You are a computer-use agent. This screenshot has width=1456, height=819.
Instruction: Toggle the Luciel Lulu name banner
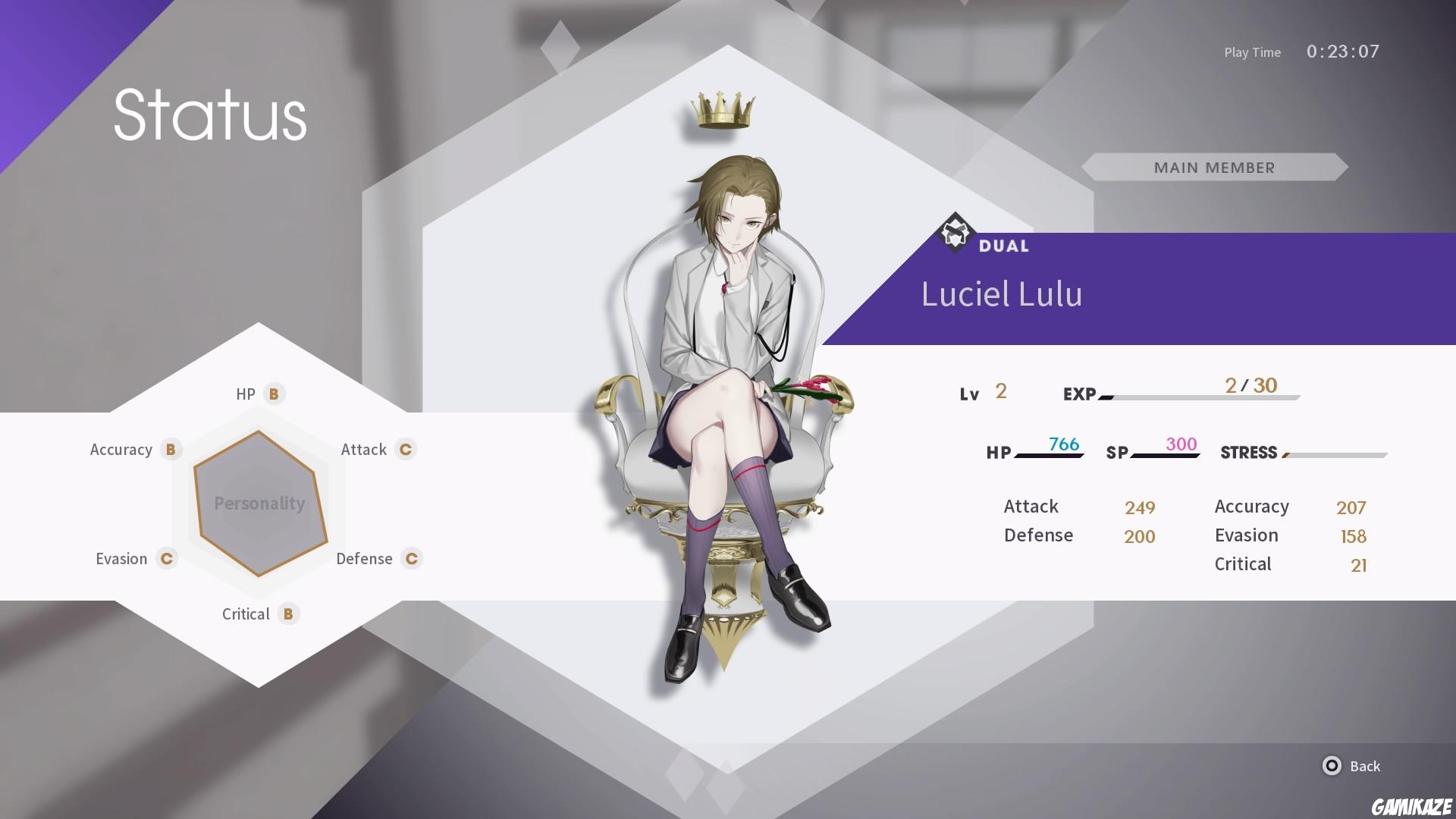point(1002,294)
